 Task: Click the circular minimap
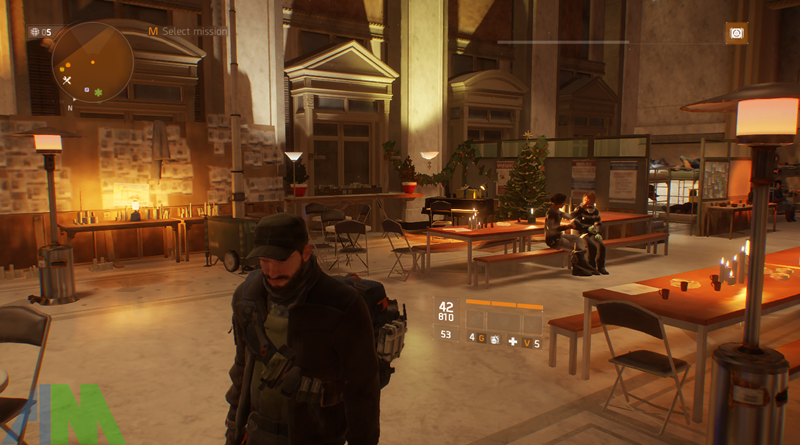click(x=92, y=62)
